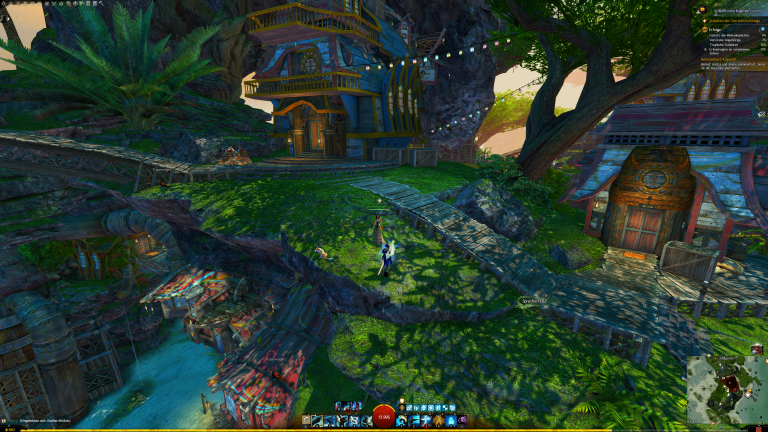This screenshot has width=768, height=432.
Task: Activate the first weapon skill with the gold border
Action: pyautogui.click(x=317, y=421)
